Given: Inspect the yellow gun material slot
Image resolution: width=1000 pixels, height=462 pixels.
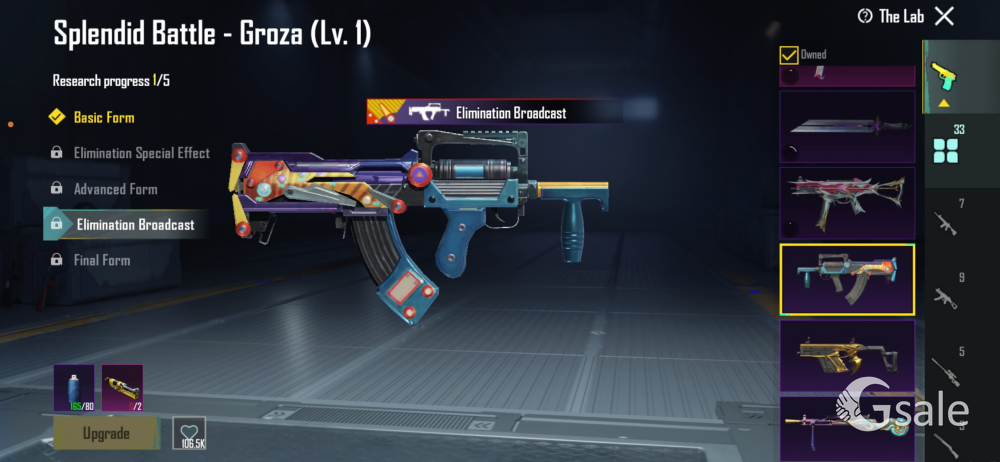Looking at the screenshot, I should [x=122, y=388].
